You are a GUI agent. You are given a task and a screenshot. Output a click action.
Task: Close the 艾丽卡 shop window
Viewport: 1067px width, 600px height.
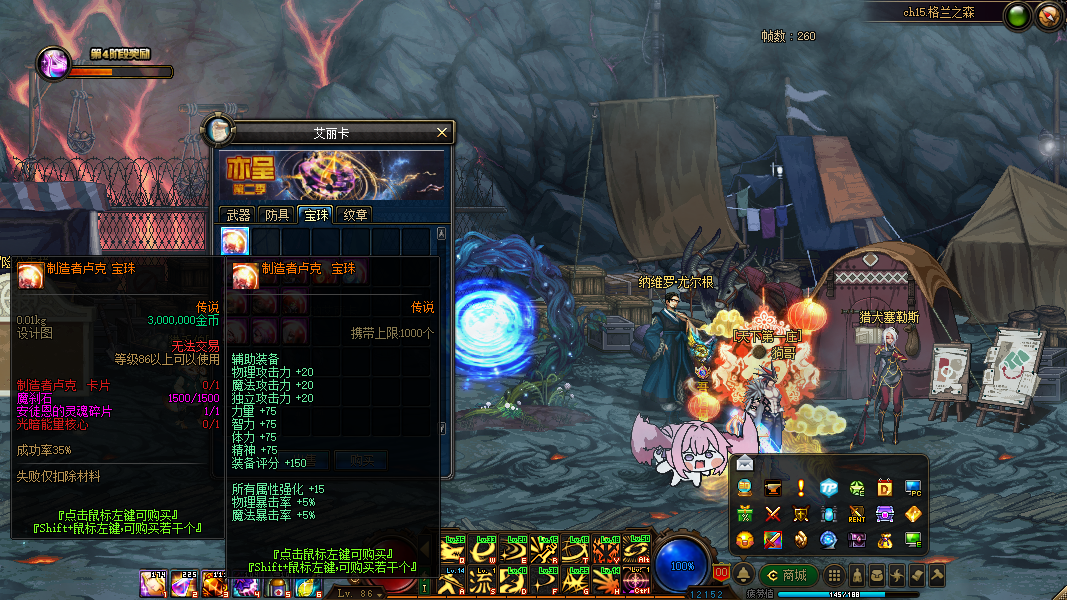coord(442,132)
